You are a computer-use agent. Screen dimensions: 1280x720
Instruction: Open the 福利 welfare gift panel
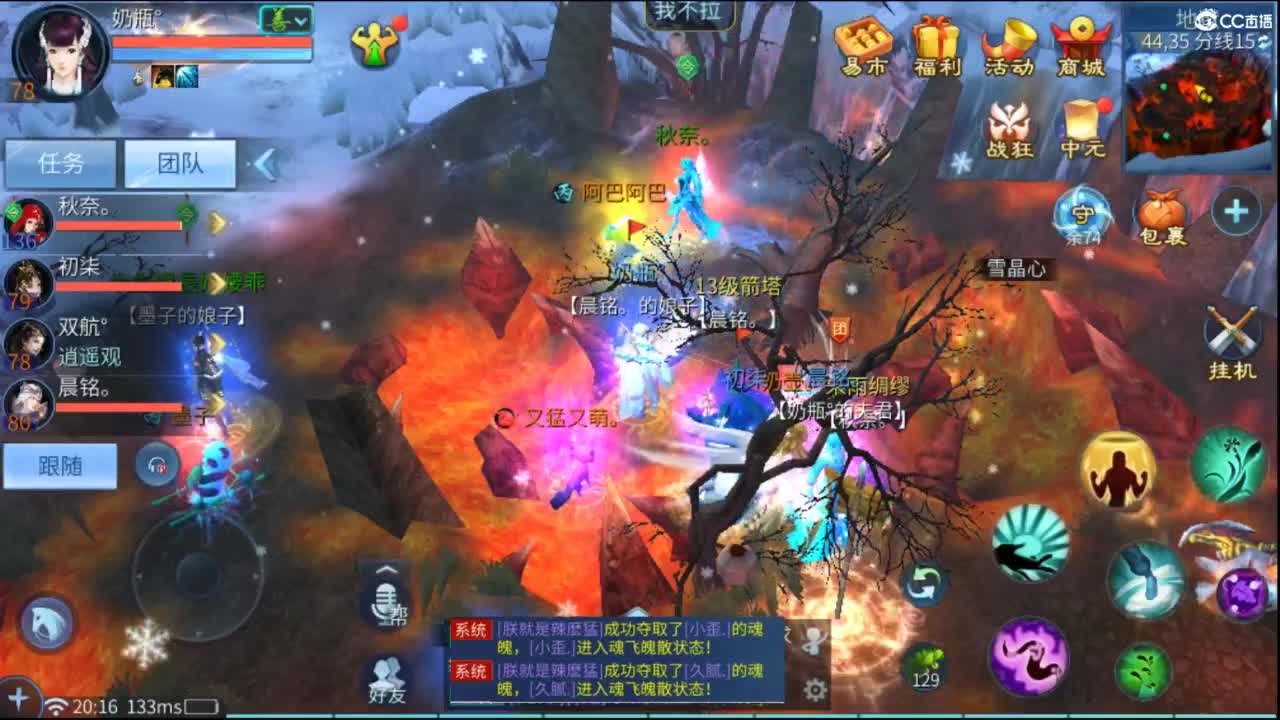935,45
